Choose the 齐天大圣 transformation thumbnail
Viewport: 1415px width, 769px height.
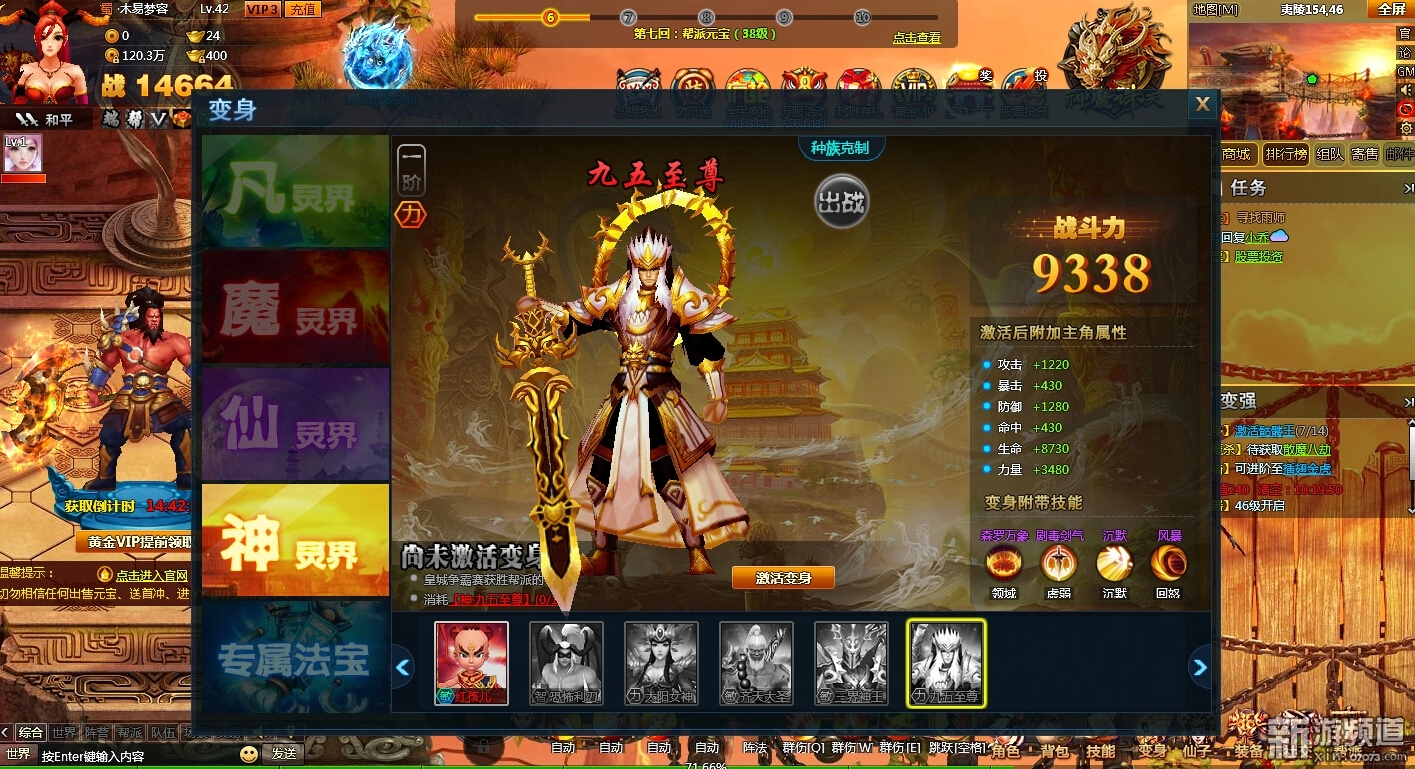pyautogui.click(x=756, y=664)
